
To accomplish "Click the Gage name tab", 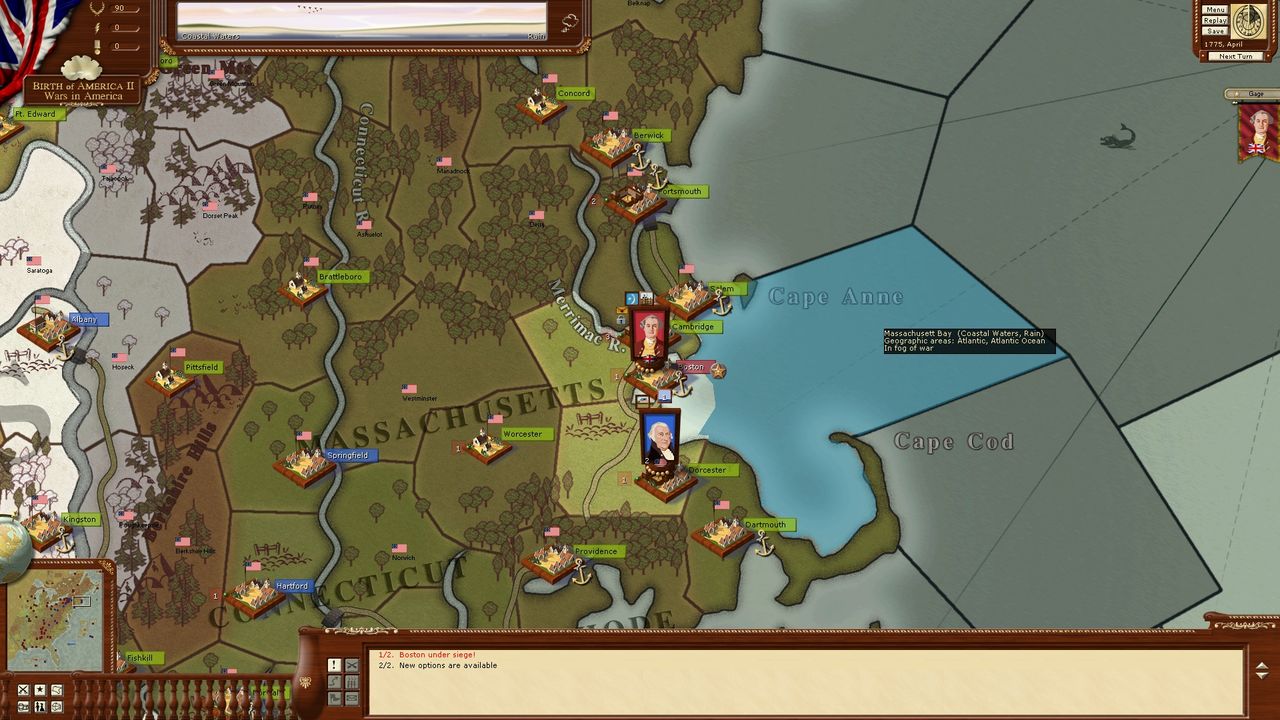I will point(1255,94).
